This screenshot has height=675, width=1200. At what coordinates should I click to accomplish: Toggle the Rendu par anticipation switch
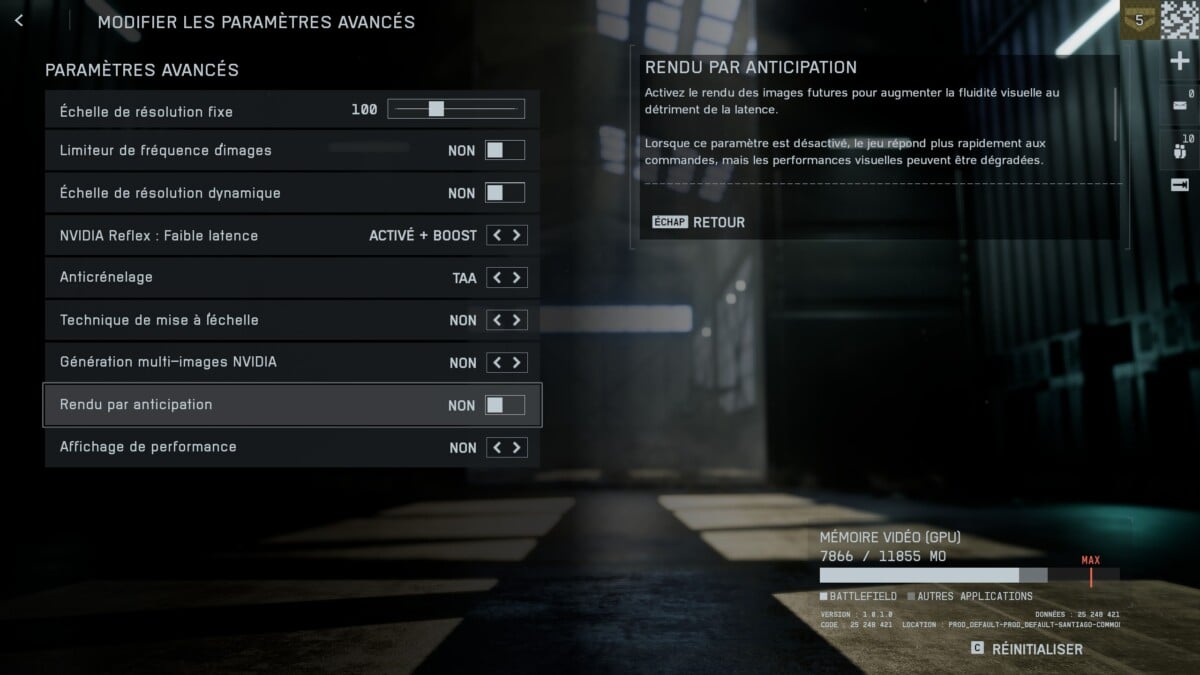[504, 405]
